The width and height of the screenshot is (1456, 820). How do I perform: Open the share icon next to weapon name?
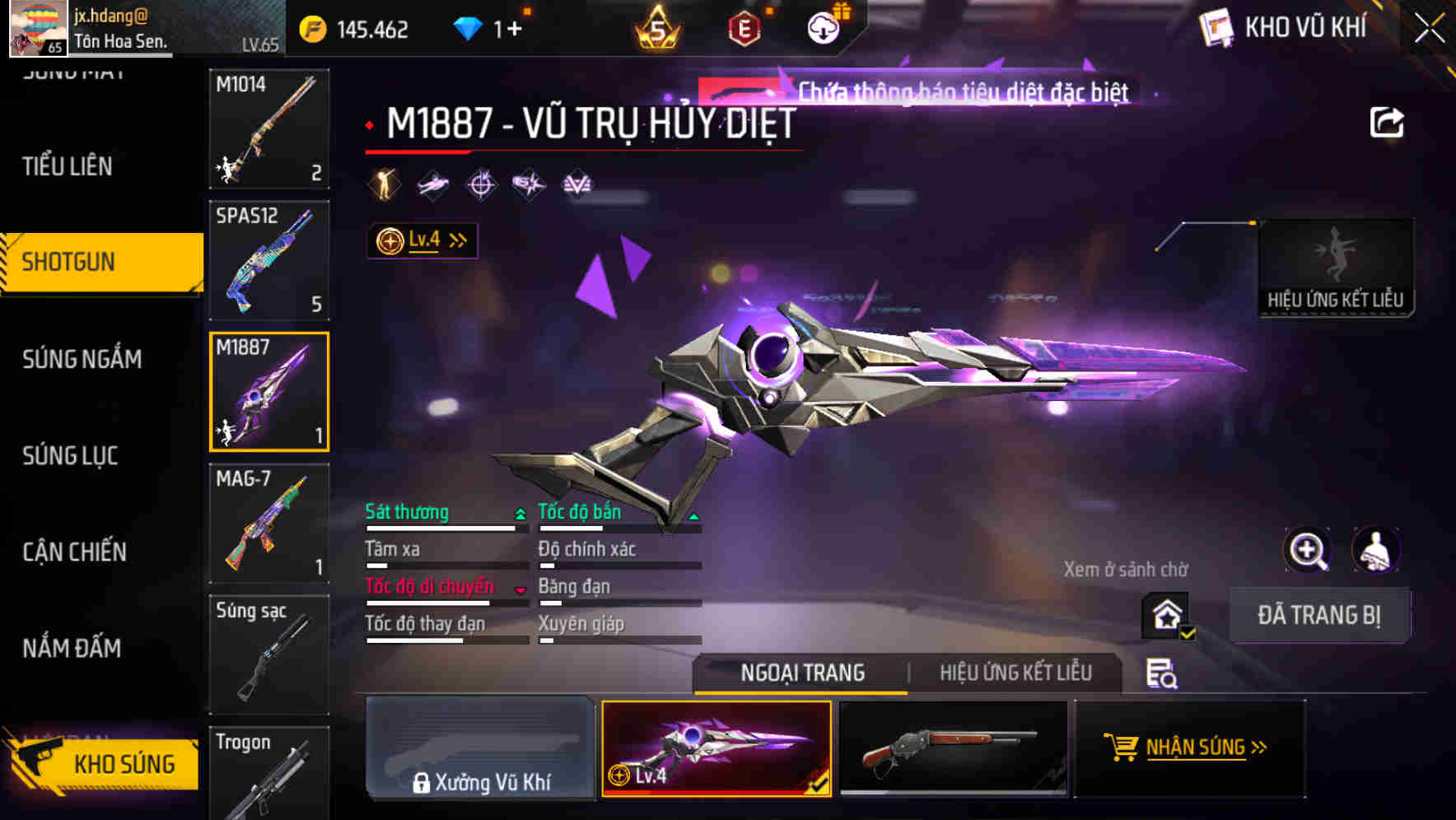(x=1387, y=120)
